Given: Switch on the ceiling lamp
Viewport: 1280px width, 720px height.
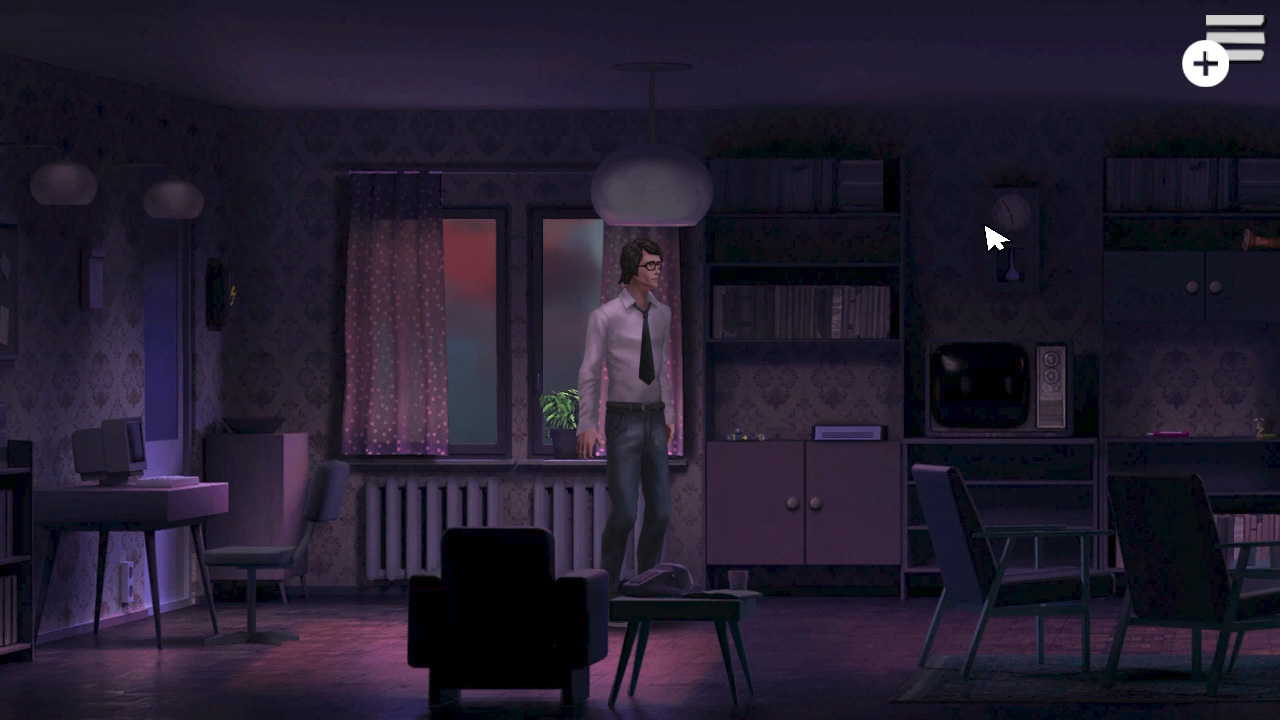Looking at the screenshot, I should click(x=652, y=185).
